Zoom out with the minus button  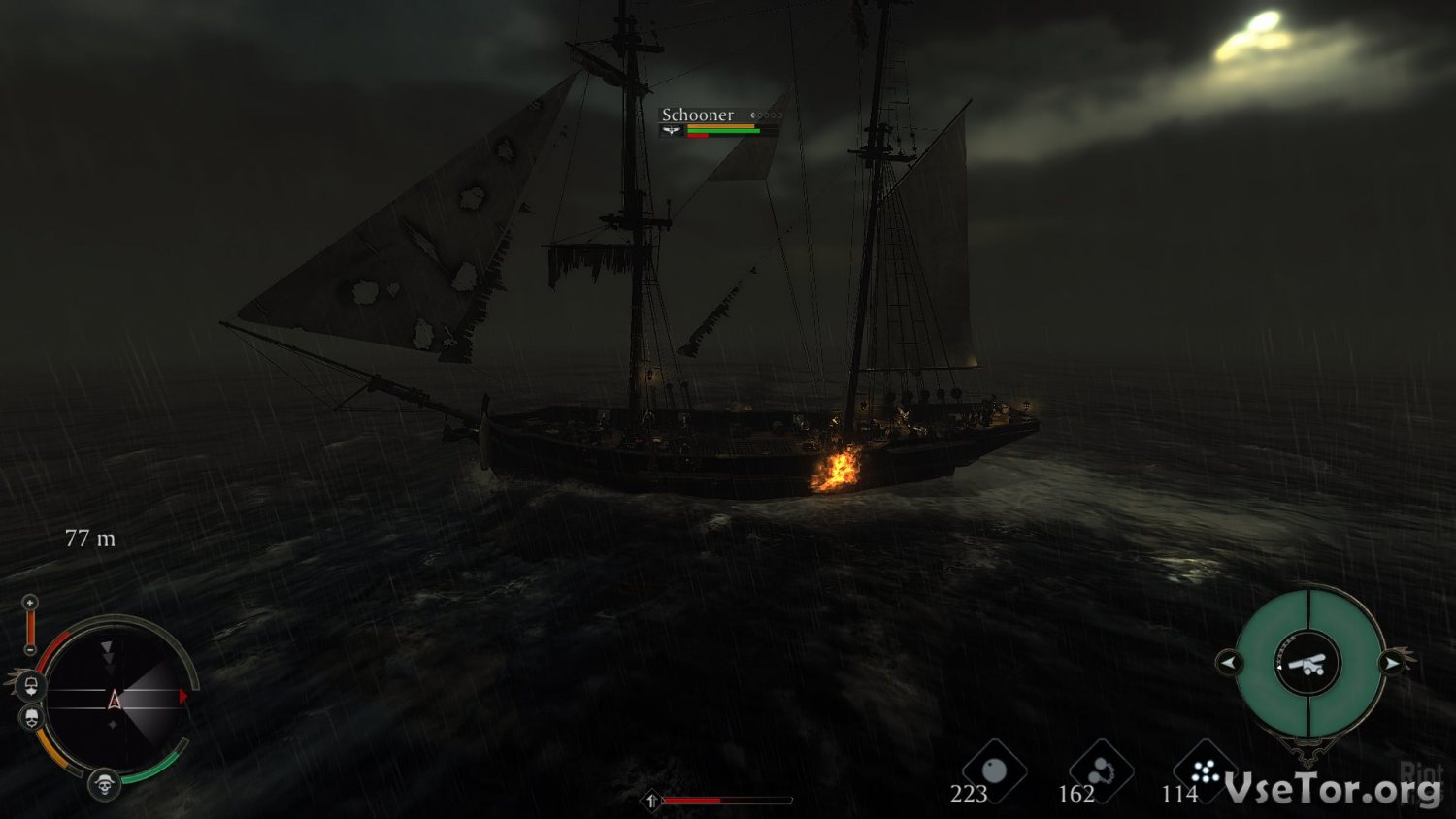tap(30, 649)
